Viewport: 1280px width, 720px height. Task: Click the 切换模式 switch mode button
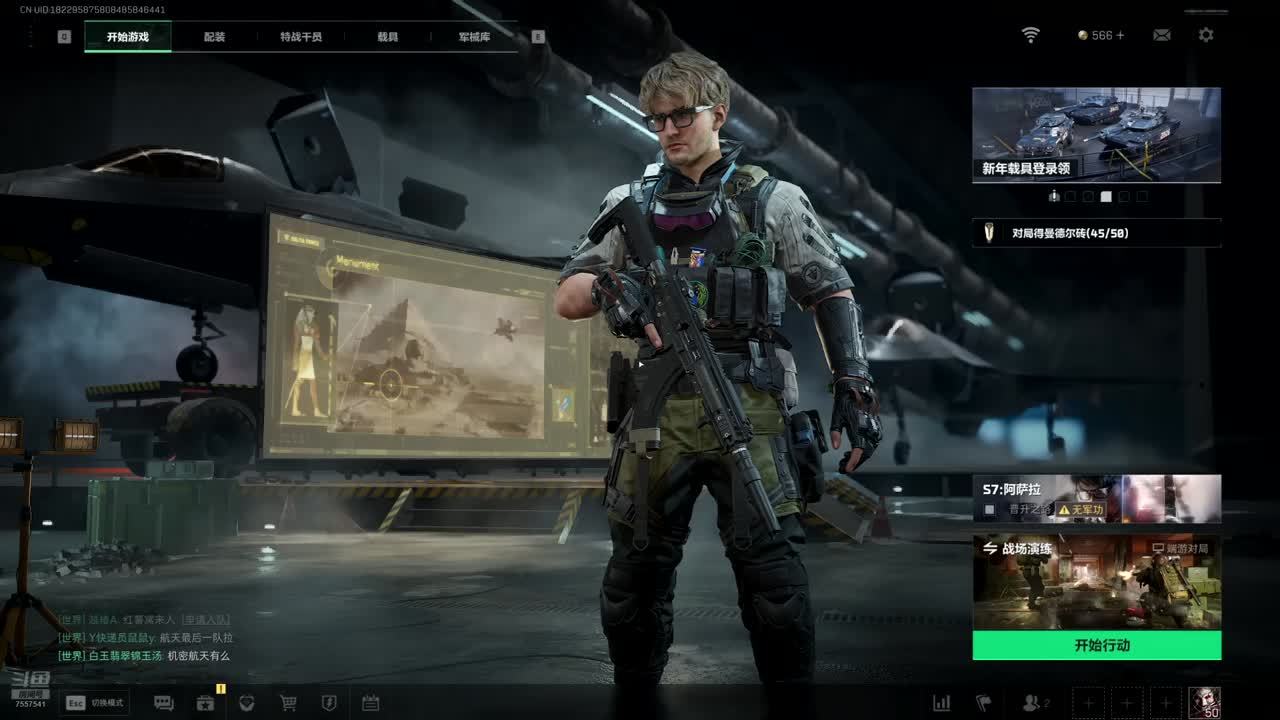(x=95, y=703)
